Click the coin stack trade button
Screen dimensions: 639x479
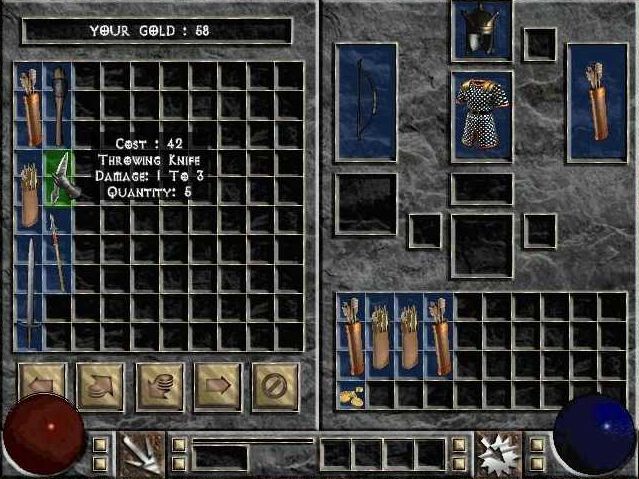pos(159,386)
